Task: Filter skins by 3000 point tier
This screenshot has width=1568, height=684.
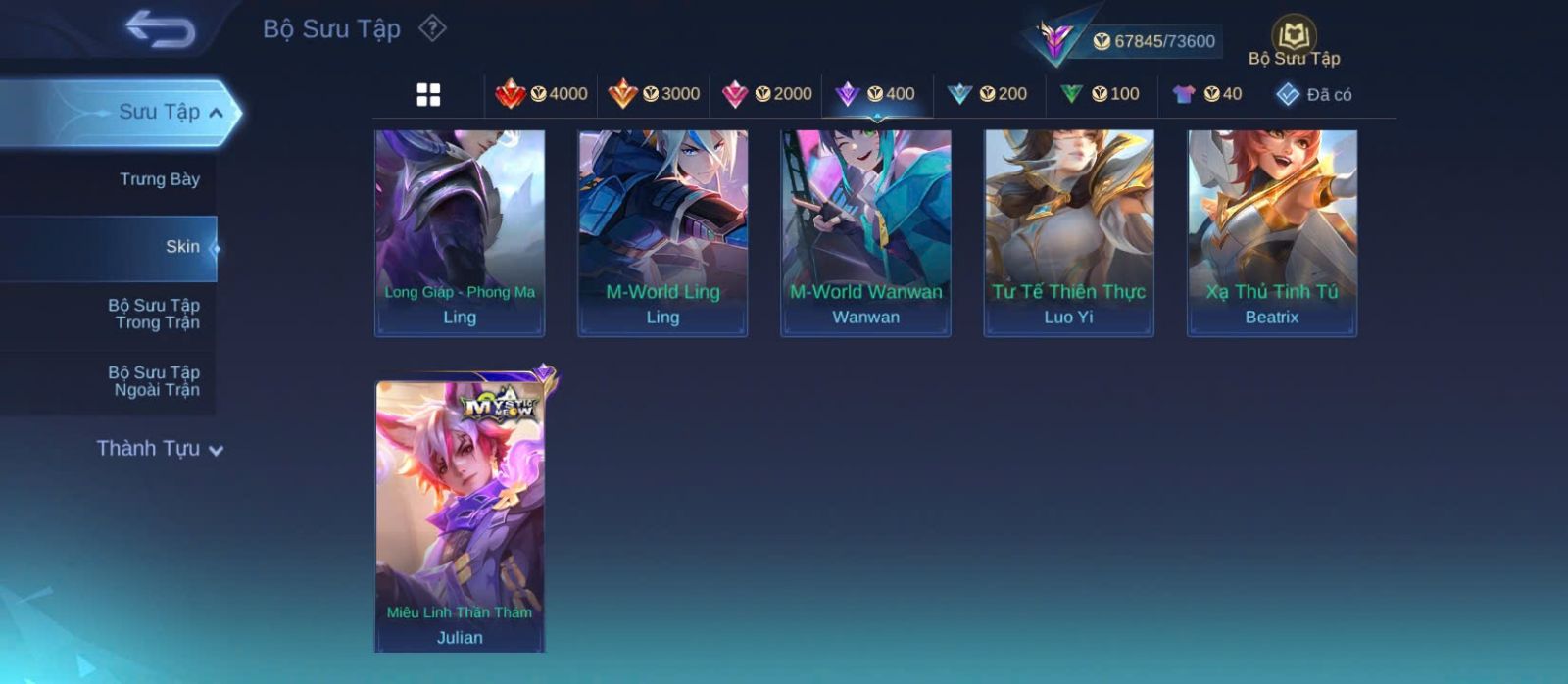Action: [x=654, y=94]
